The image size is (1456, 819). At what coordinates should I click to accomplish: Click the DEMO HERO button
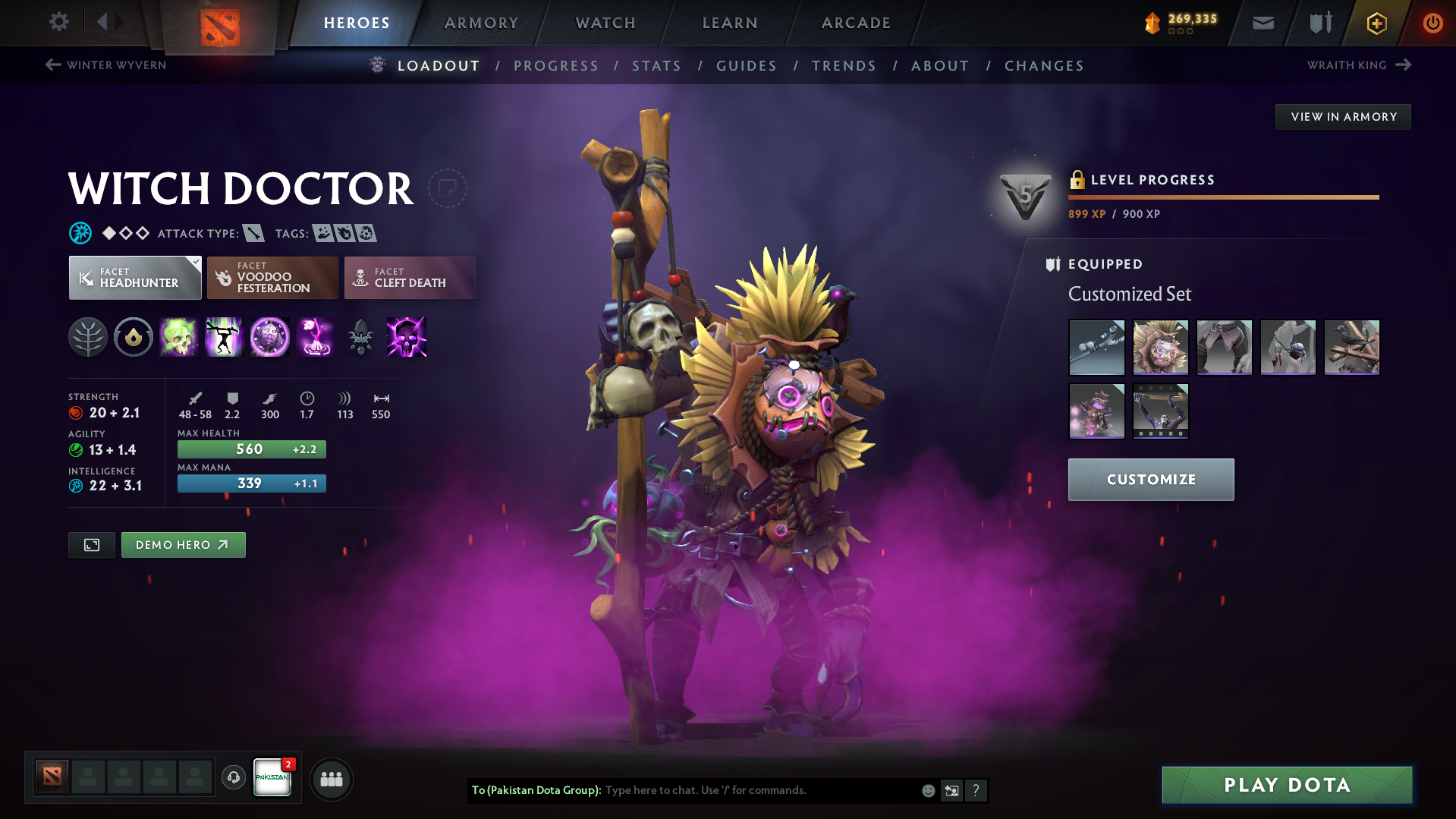click(x=183, y=544)
